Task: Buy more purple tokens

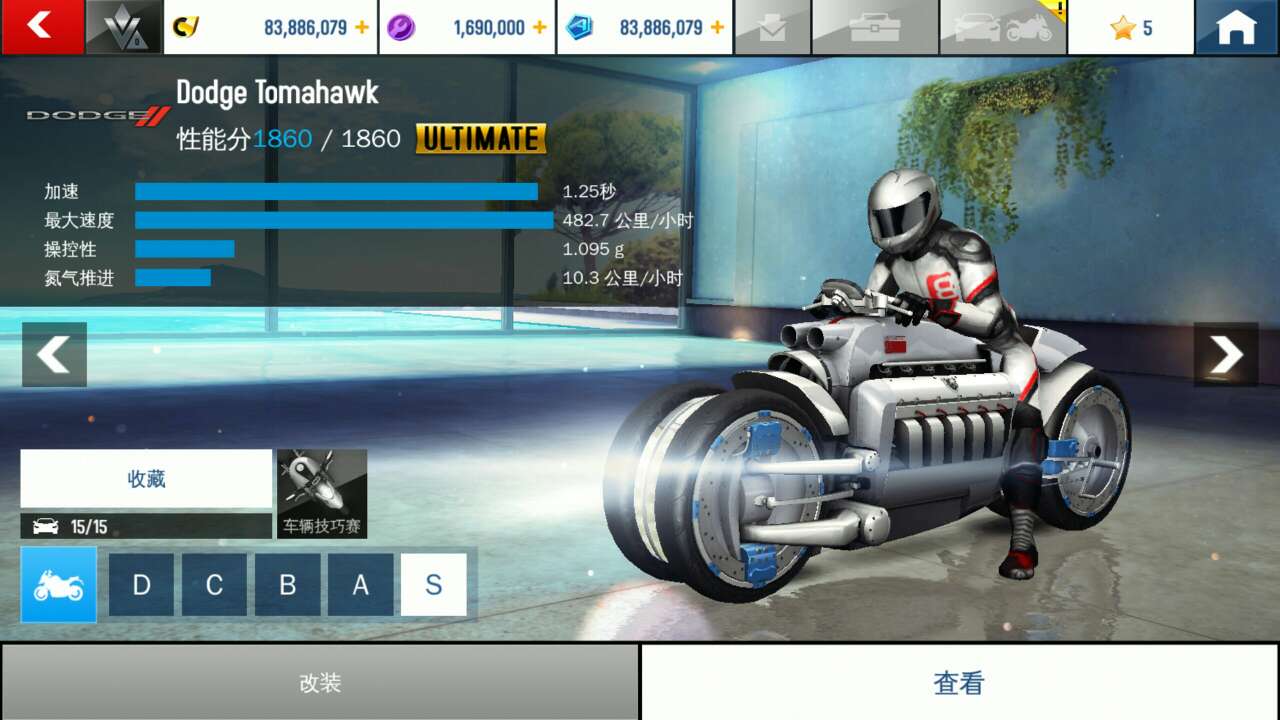Action: 540,27
